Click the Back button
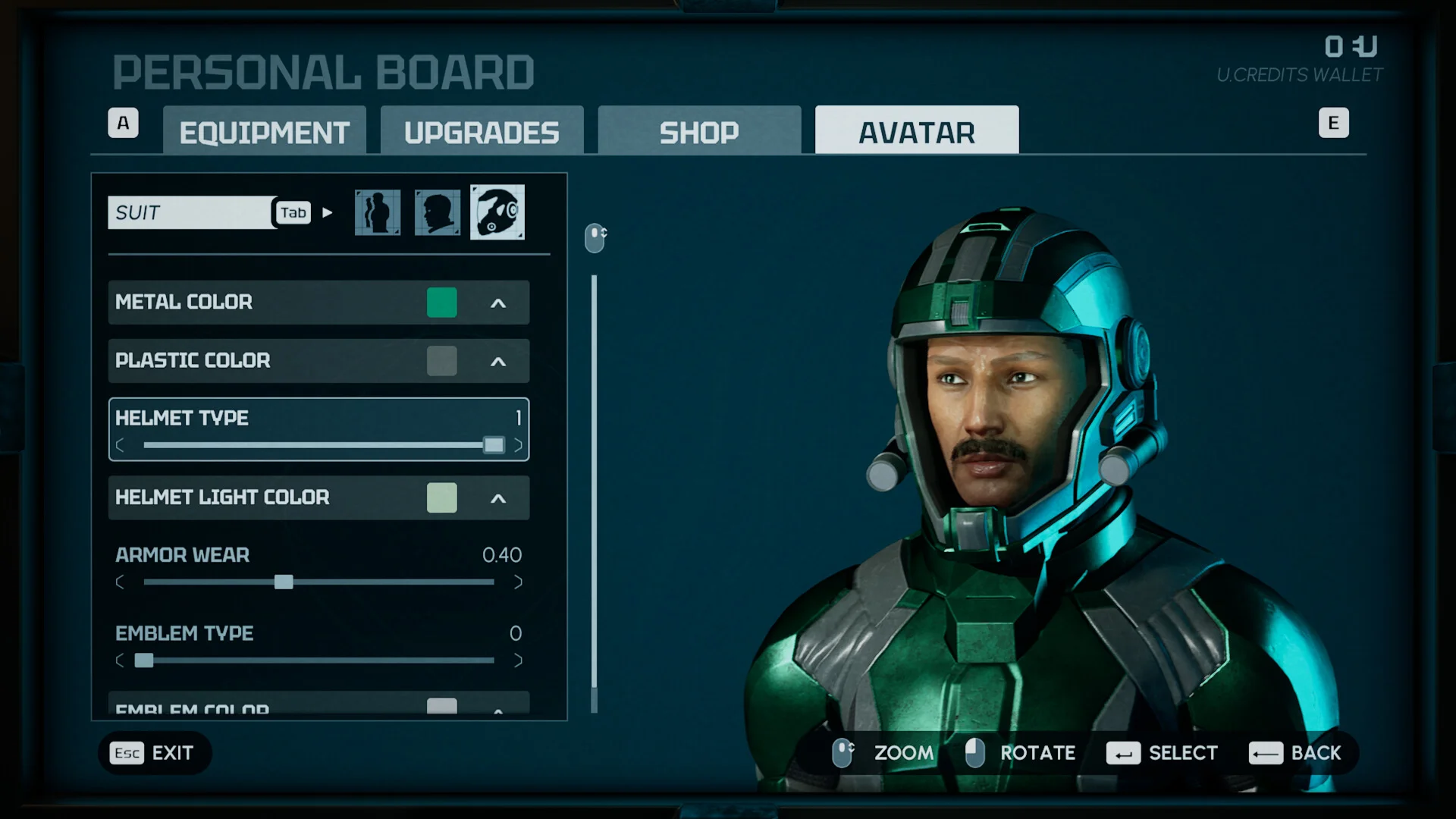This screenshot has width=1456, height=819. [1295, 753]
